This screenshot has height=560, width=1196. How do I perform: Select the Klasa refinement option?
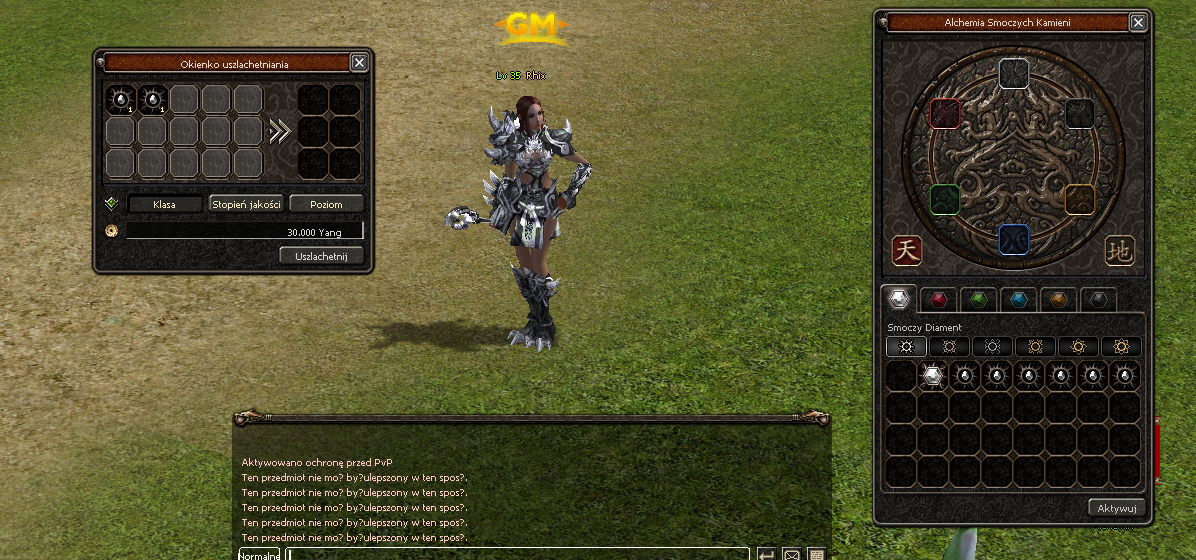point(164,204)
